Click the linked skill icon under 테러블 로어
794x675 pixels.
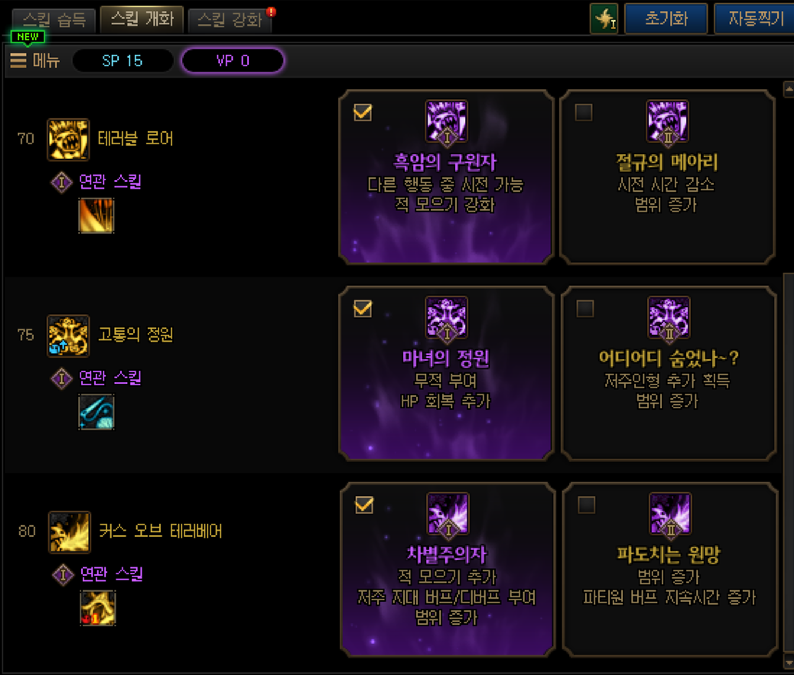97,216
